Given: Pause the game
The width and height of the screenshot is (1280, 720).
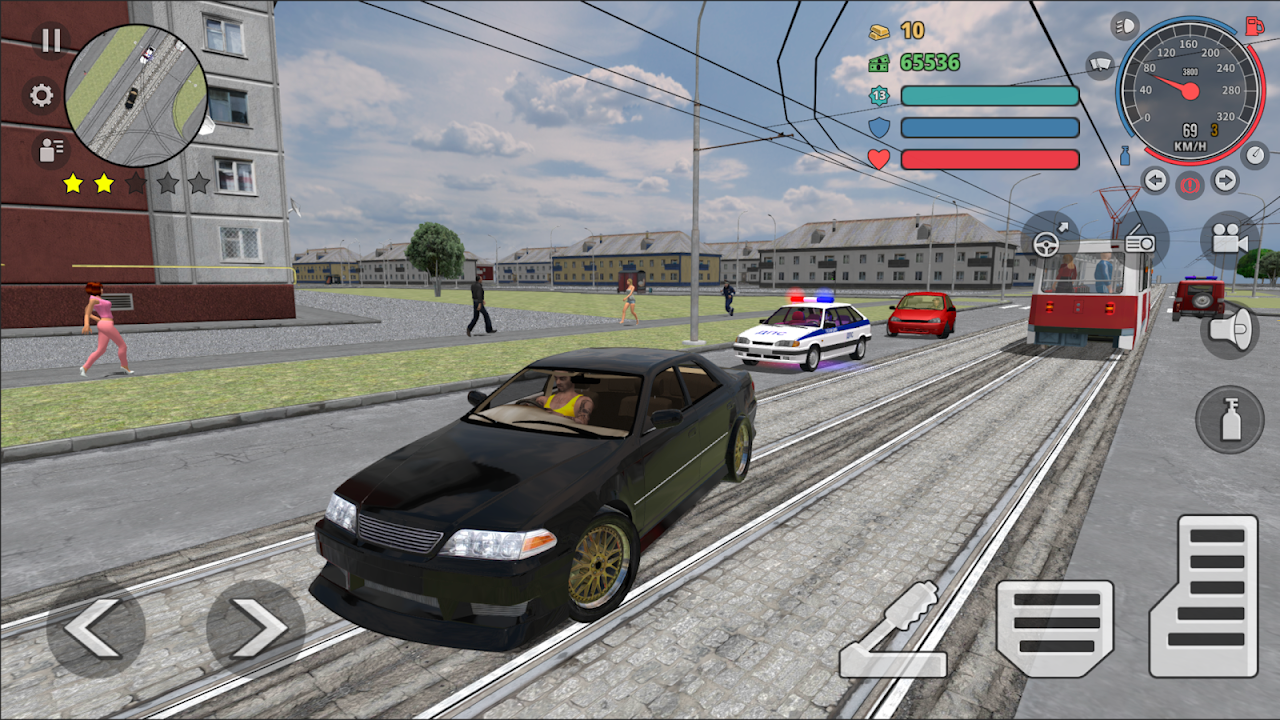Looking at the screenshot, I should (x=50, y=41).
